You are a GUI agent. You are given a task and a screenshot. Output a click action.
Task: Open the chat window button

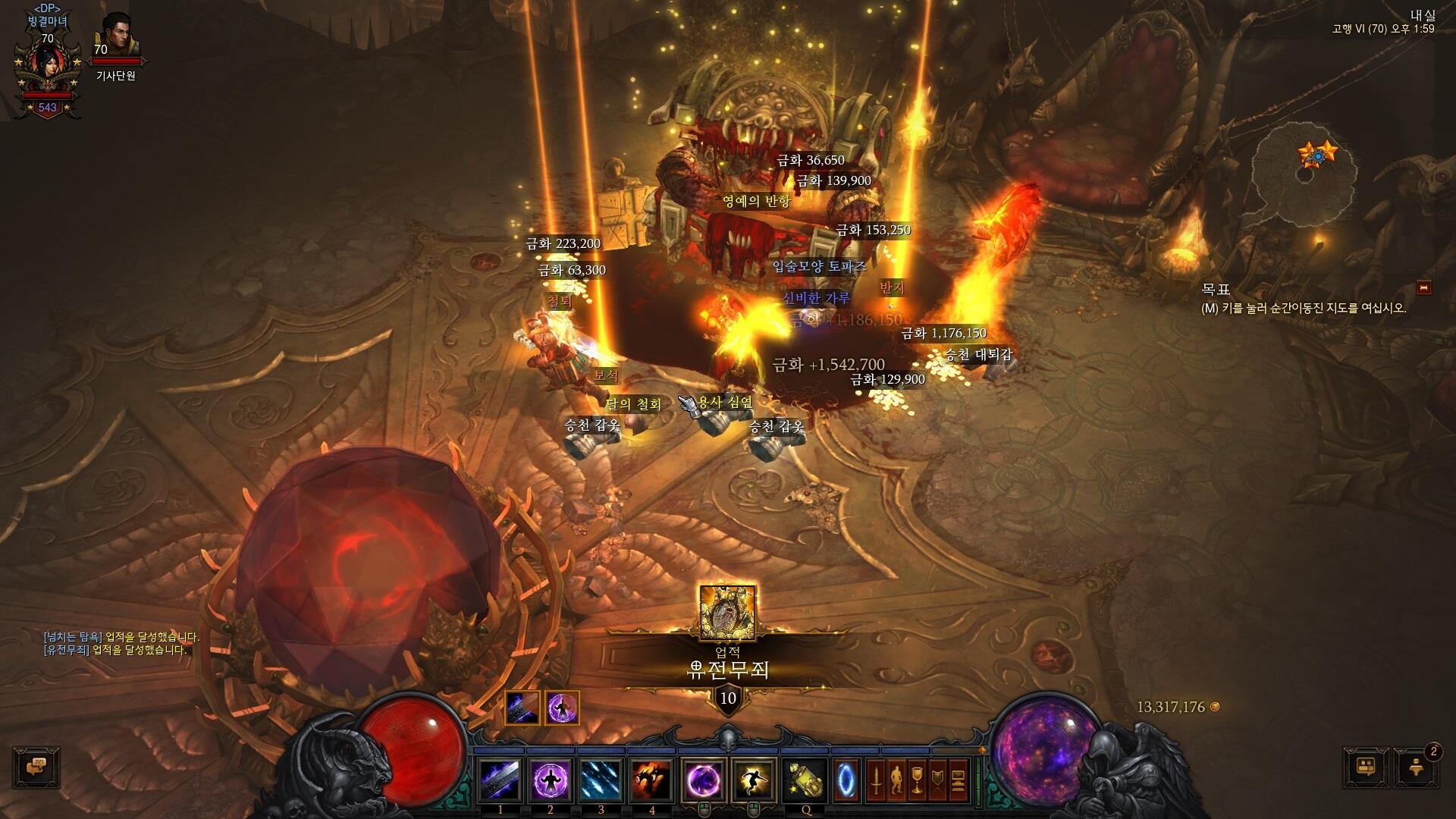tap(36, 767)
